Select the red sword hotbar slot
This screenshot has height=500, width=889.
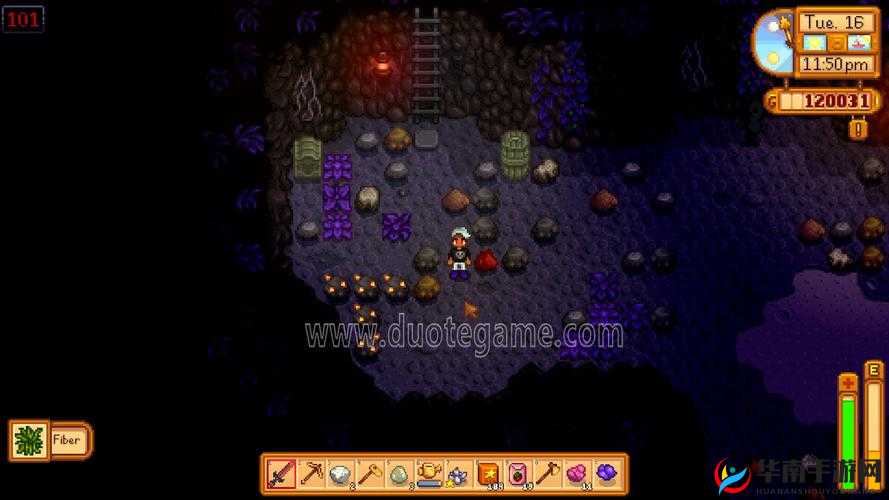pyautogui.click(x=281, y=473)
